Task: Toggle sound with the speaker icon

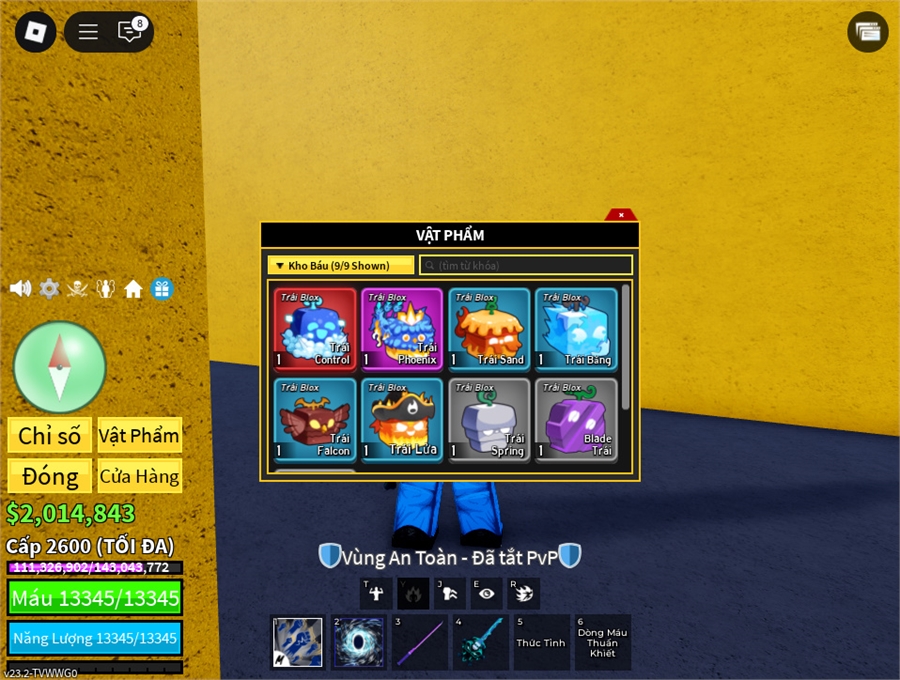Action: pos(20,289)
